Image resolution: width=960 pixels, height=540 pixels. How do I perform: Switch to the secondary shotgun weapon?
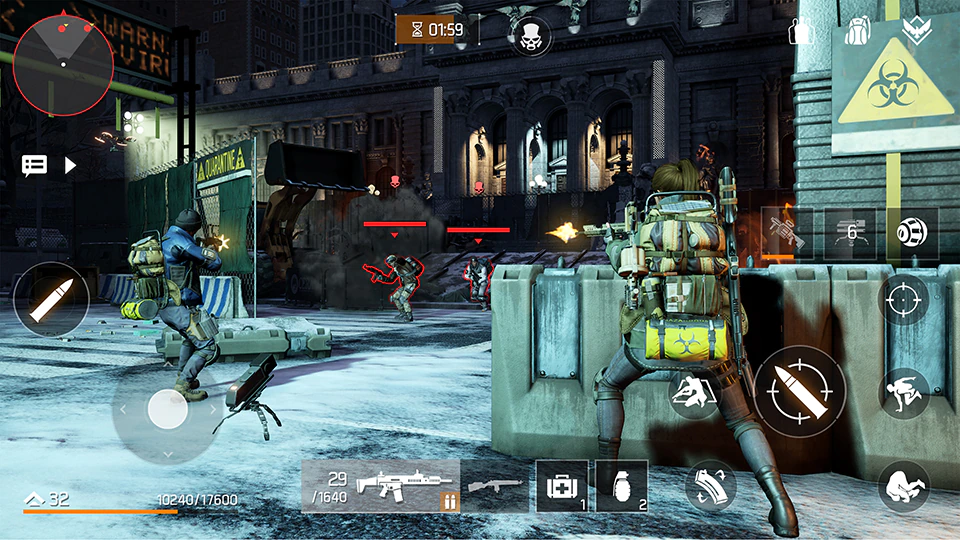(x=496, y=486)
